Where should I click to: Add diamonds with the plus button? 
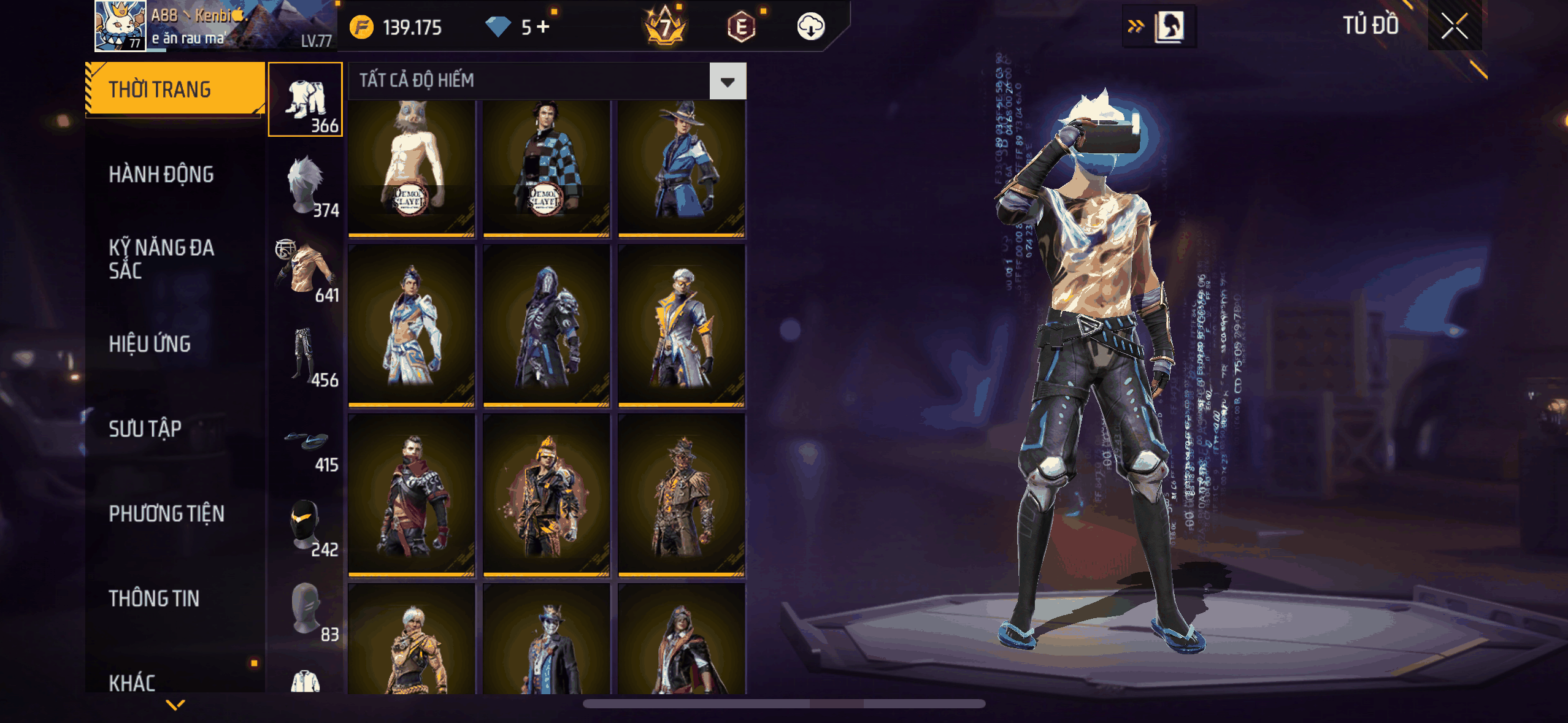(543, 27)
